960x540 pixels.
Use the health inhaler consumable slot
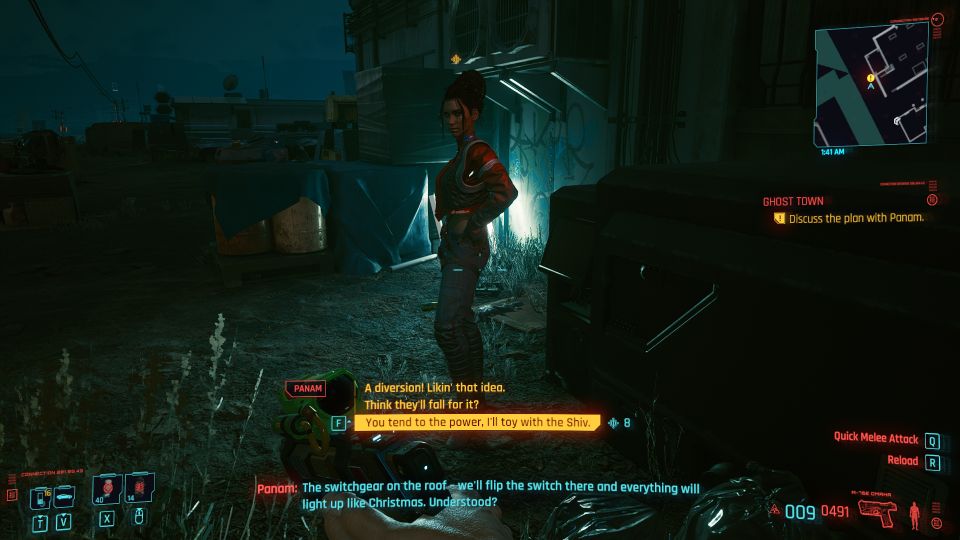(107, 490)
